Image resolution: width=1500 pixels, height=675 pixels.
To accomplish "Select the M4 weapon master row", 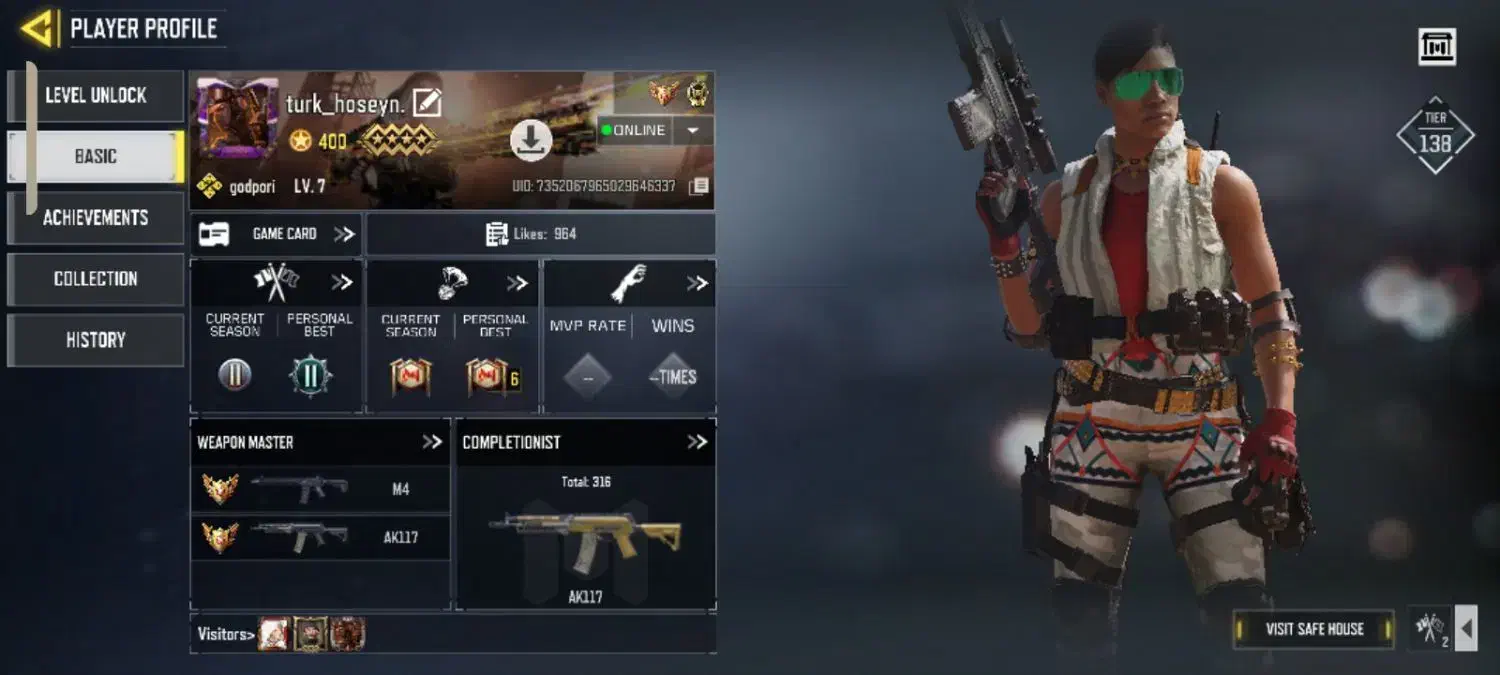I will (x=320, y=489).
